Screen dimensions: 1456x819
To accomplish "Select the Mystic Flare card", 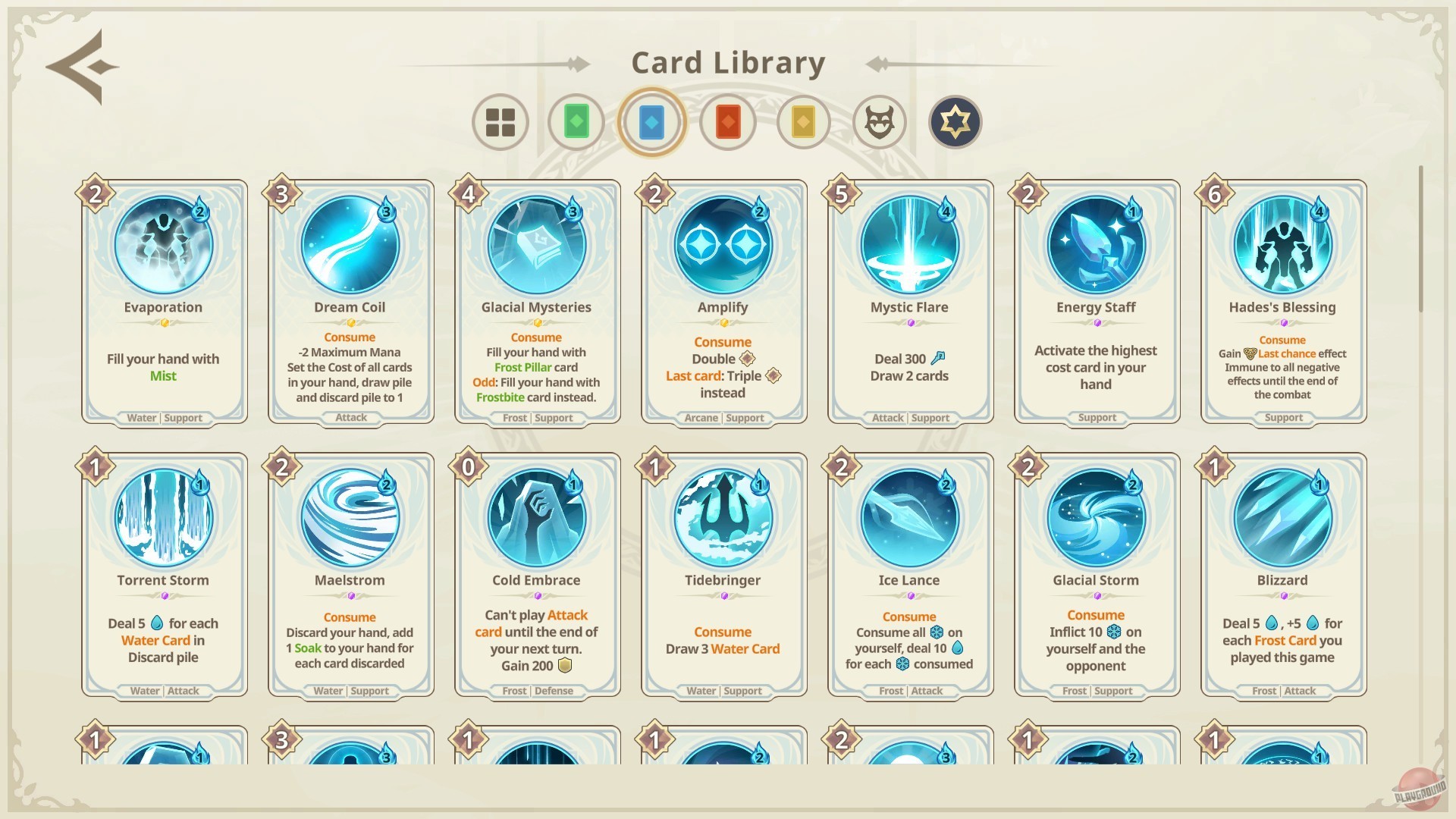I will point(909,301).
